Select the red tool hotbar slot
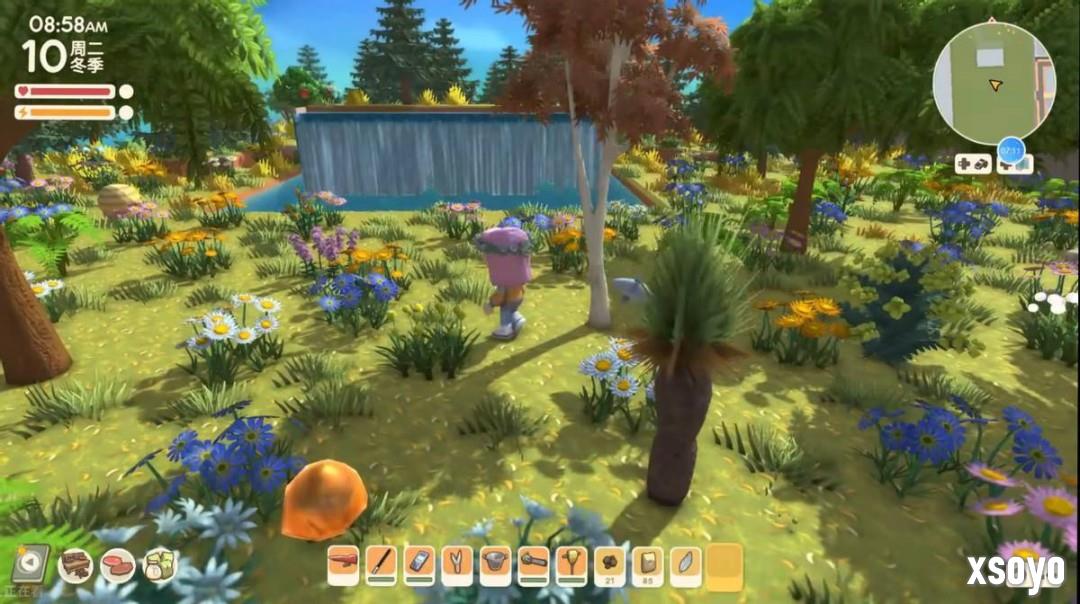This screenshot has height=604, width=1080. pos(343,565)
